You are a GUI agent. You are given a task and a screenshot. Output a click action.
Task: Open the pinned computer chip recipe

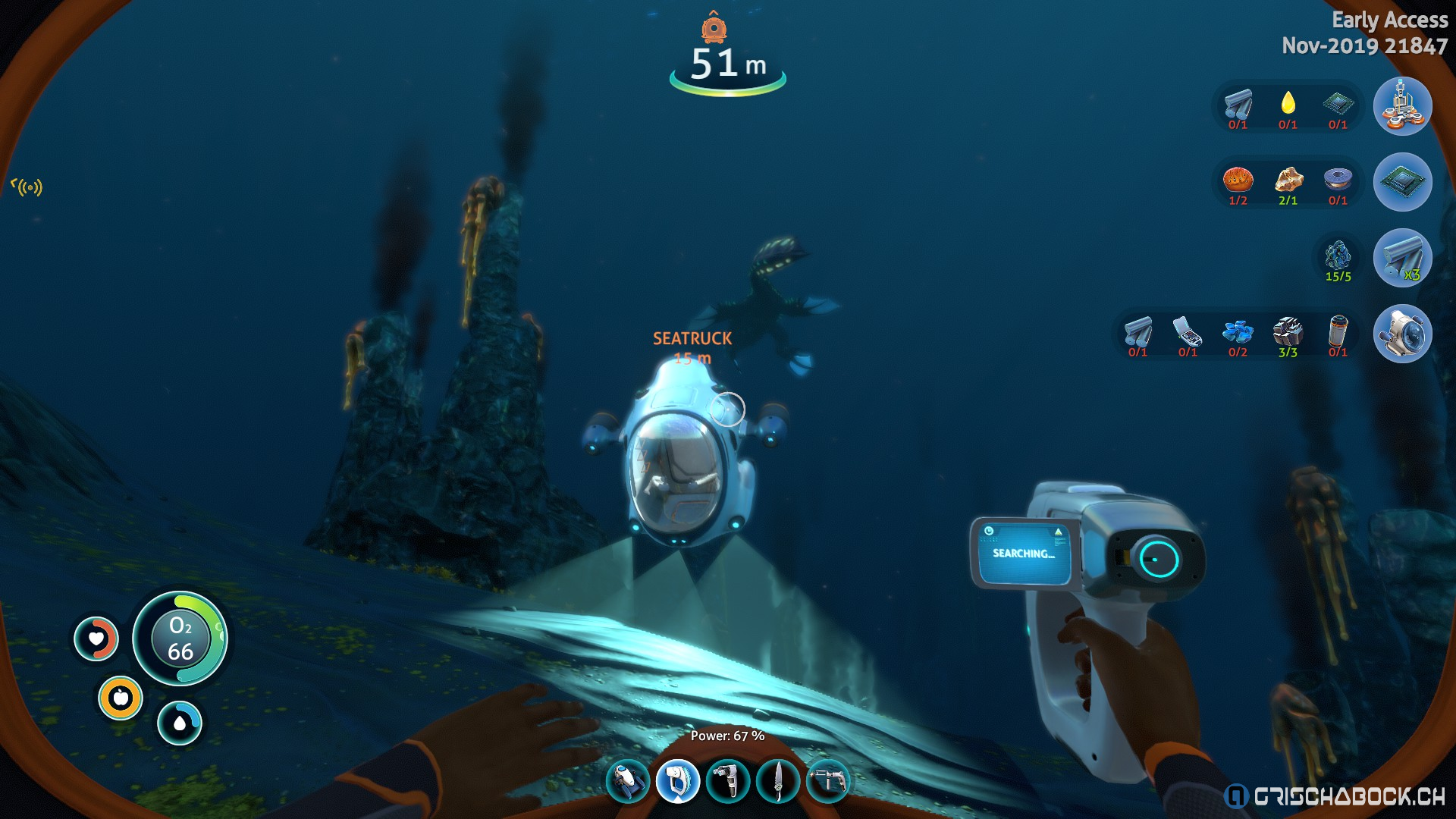(1402, 182)
